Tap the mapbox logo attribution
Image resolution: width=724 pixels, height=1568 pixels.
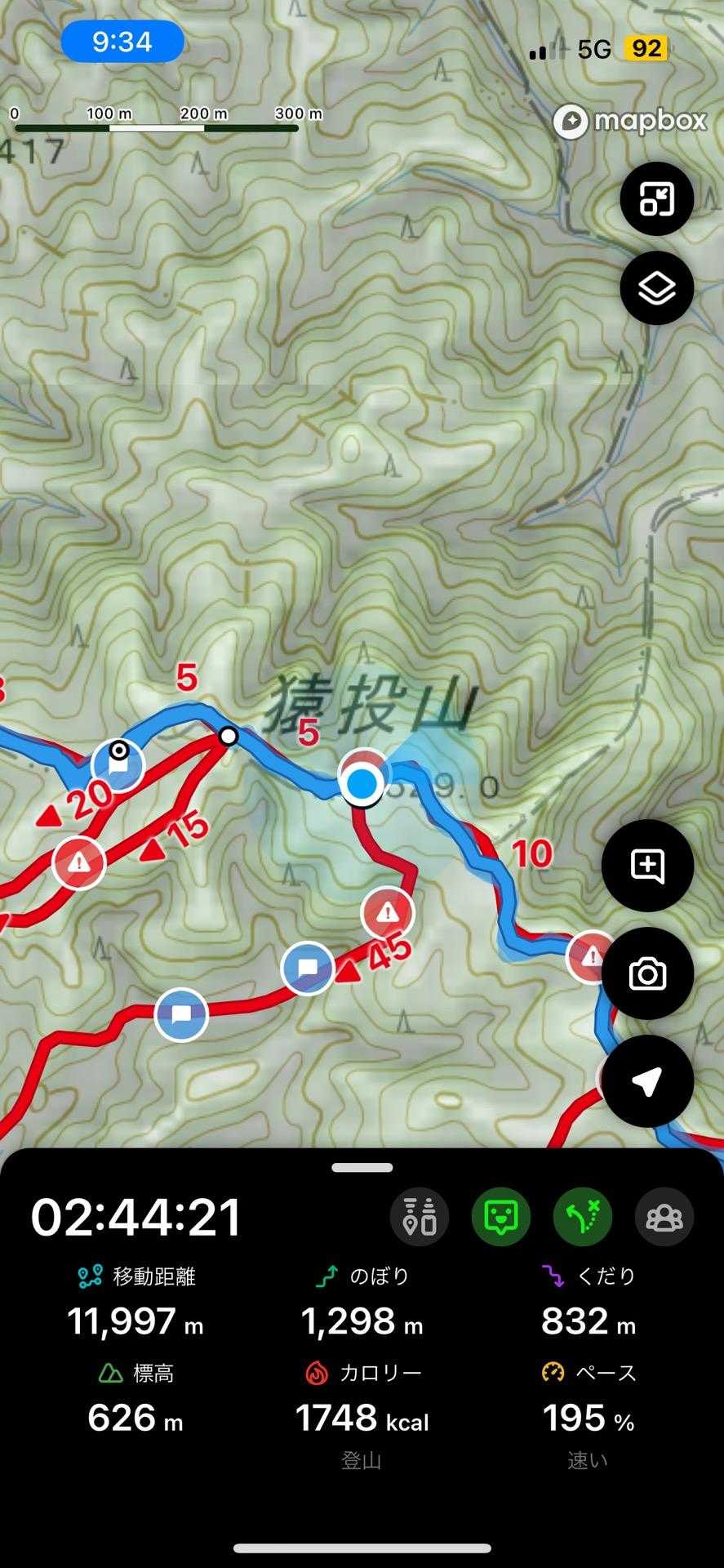click(629, 122)
